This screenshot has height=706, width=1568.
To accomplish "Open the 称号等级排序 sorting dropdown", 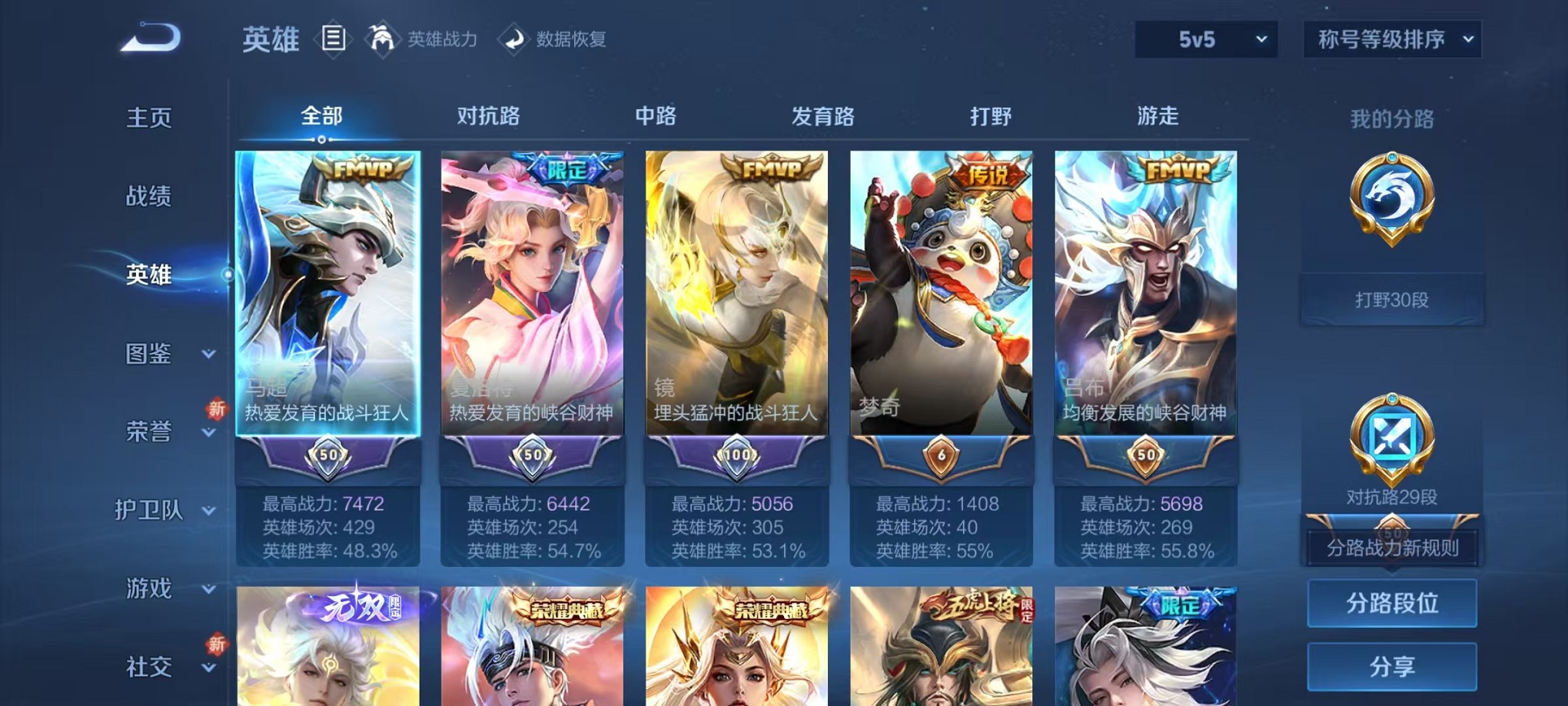I will [x=1391, y=38].
